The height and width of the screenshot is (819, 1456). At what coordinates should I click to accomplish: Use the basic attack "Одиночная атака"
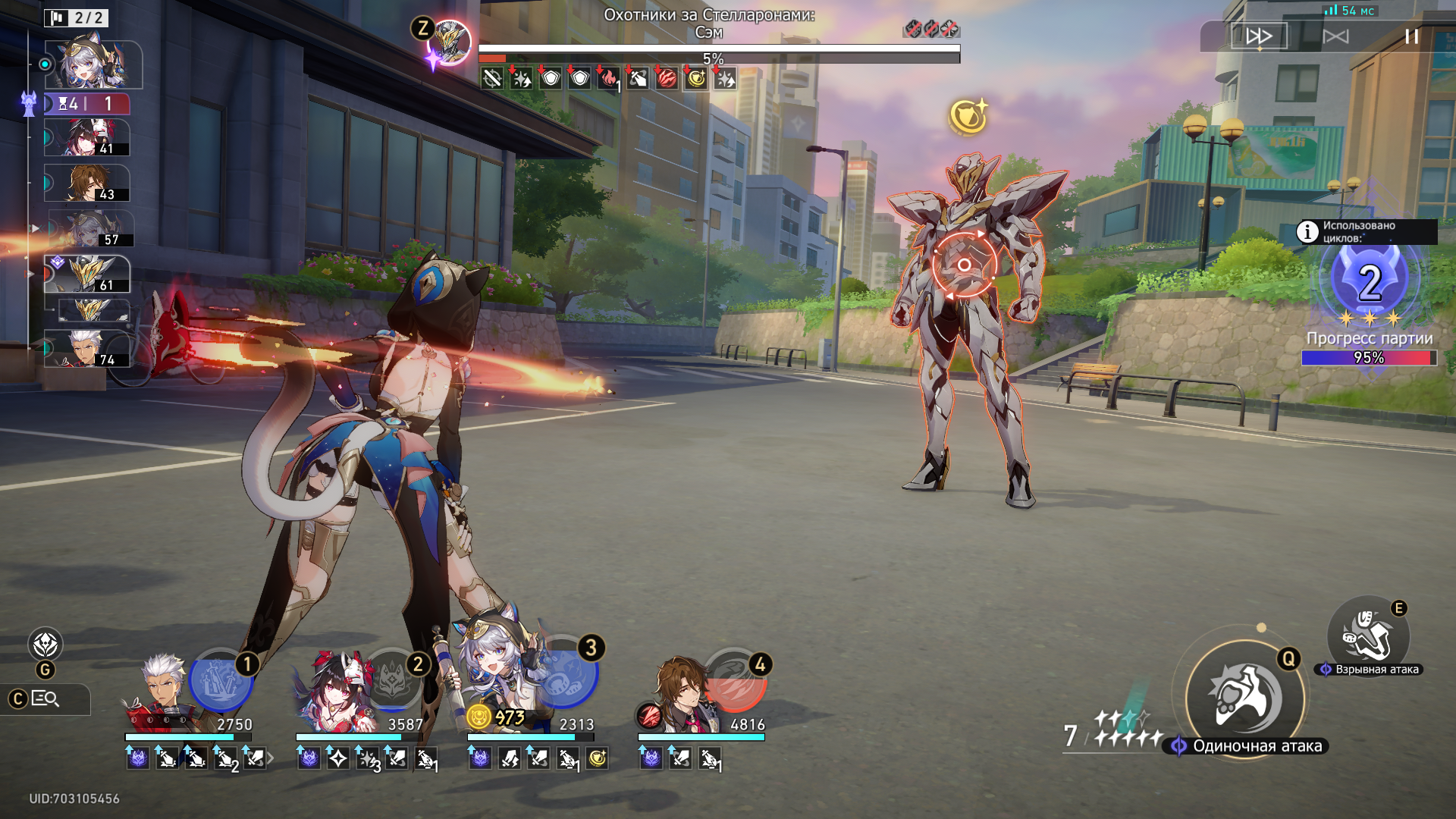1244,698
